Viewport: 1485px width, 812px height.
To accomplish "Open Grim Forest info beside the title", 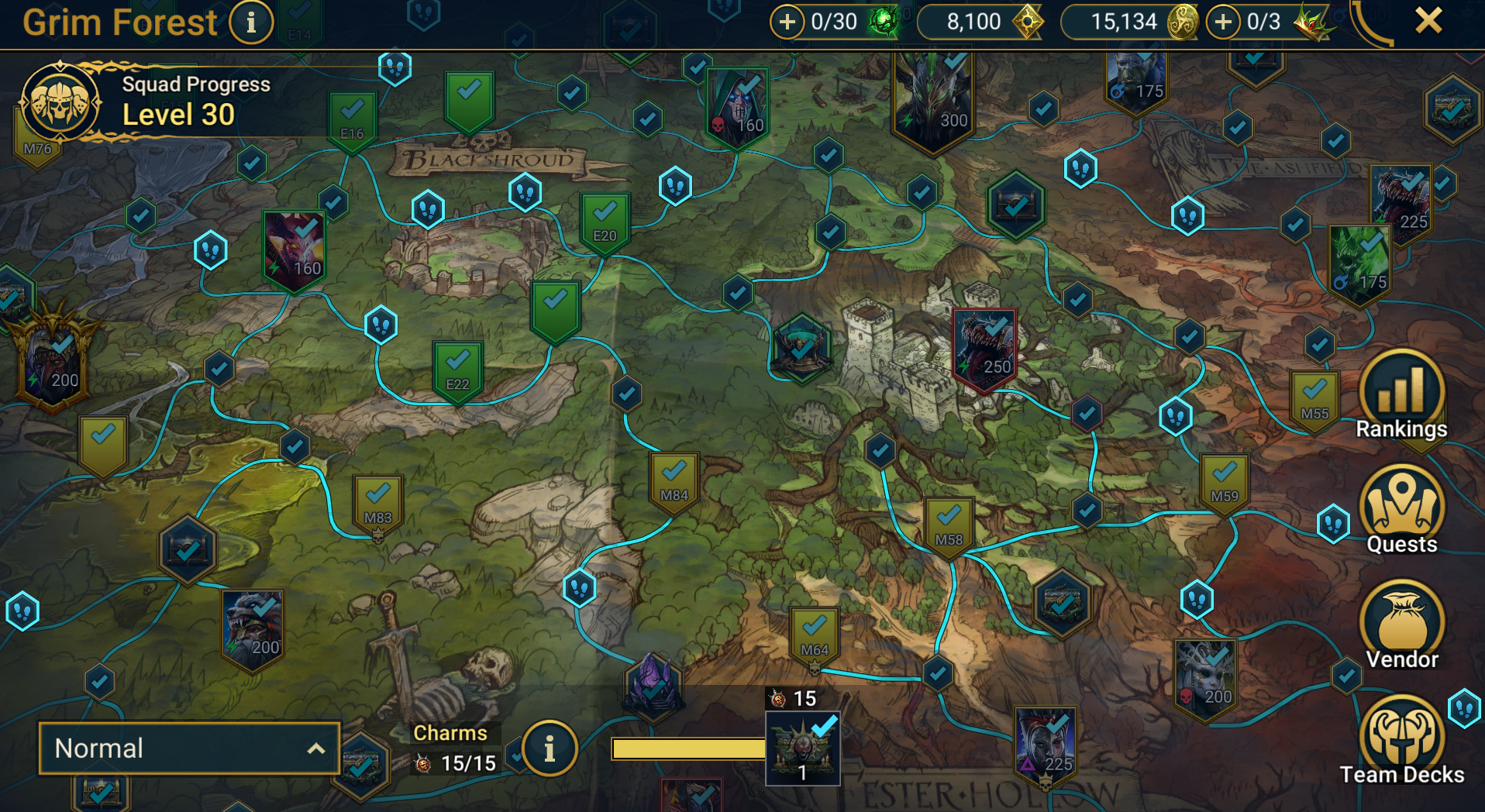I will pyautogui.click(x=251, y=22).
